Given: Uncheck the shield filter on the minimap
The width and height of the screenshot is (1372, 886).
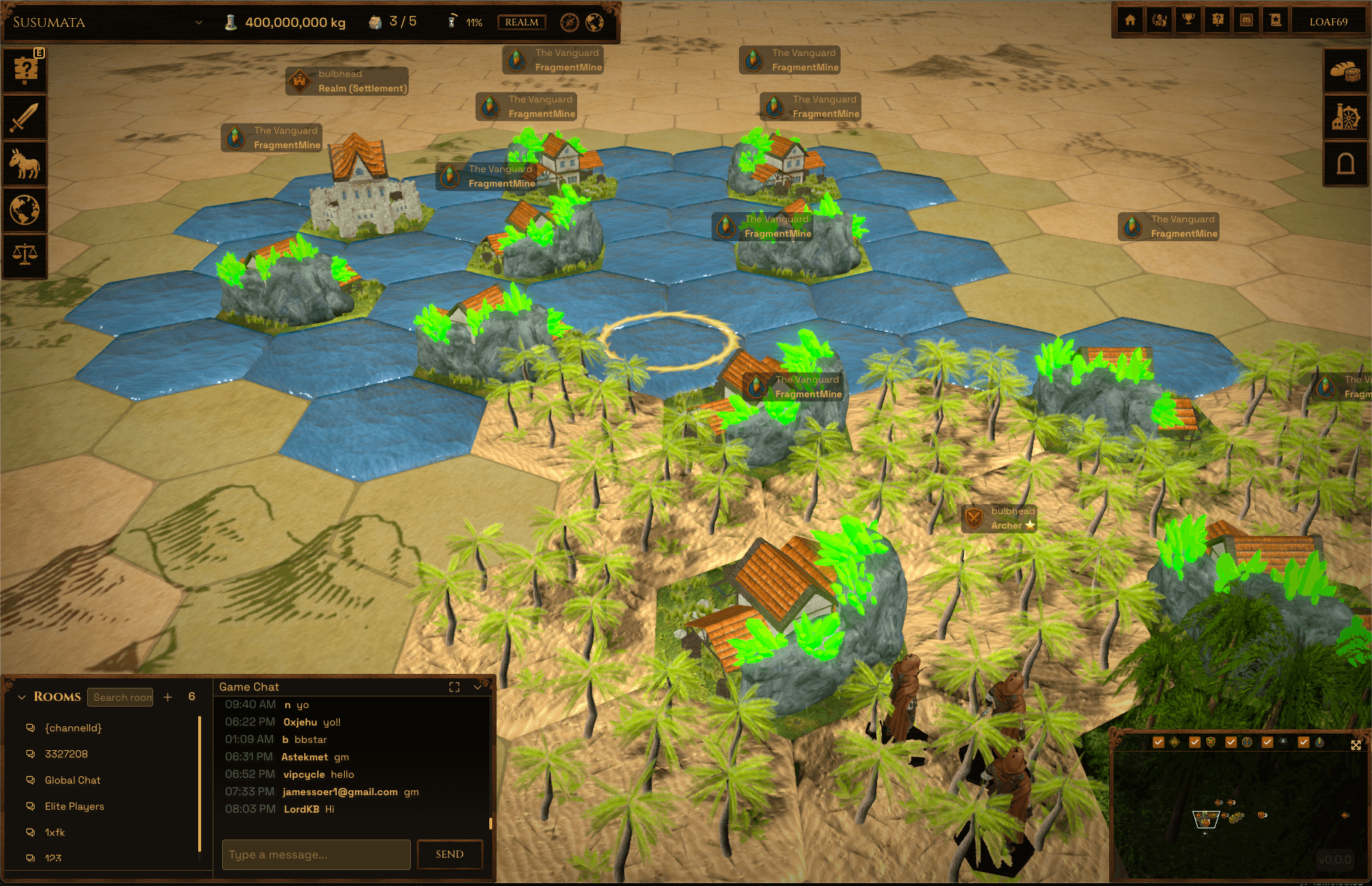Looking at the screenshot, I should coord(1195,742).
